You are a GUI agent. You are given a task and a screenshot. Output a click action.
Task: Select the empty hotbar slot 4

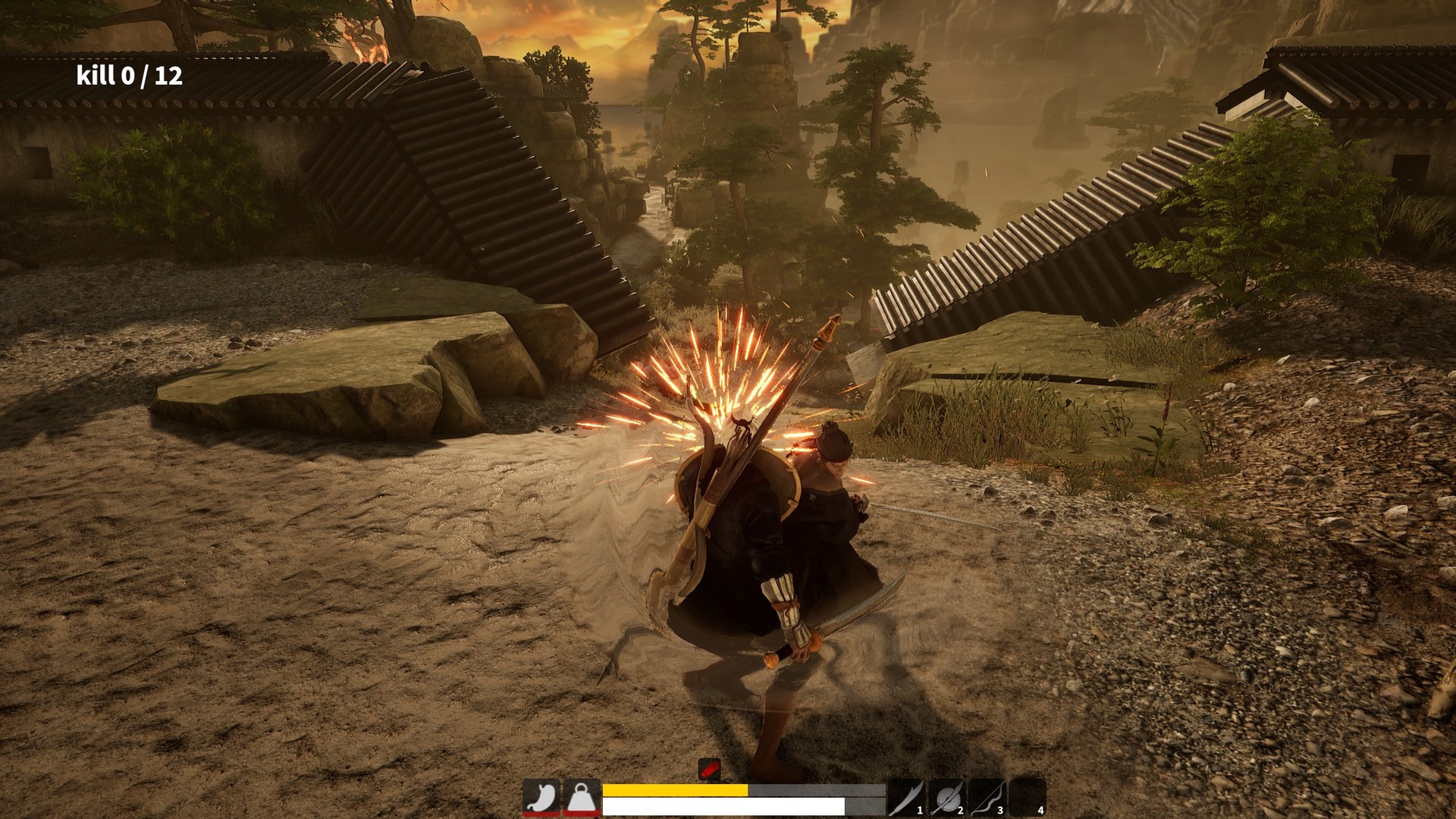[1028, 798]
